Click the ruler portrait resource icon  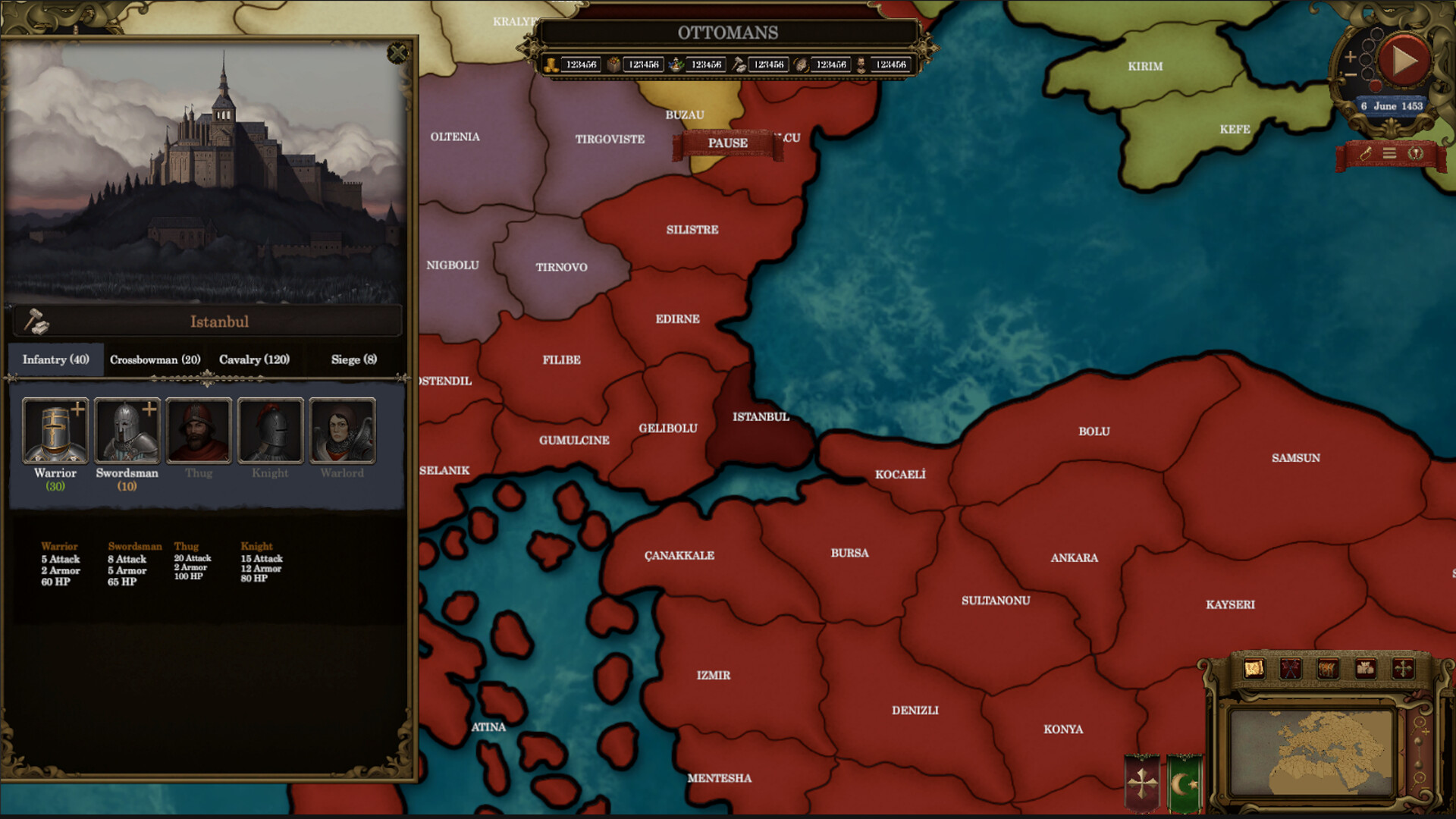862,64
